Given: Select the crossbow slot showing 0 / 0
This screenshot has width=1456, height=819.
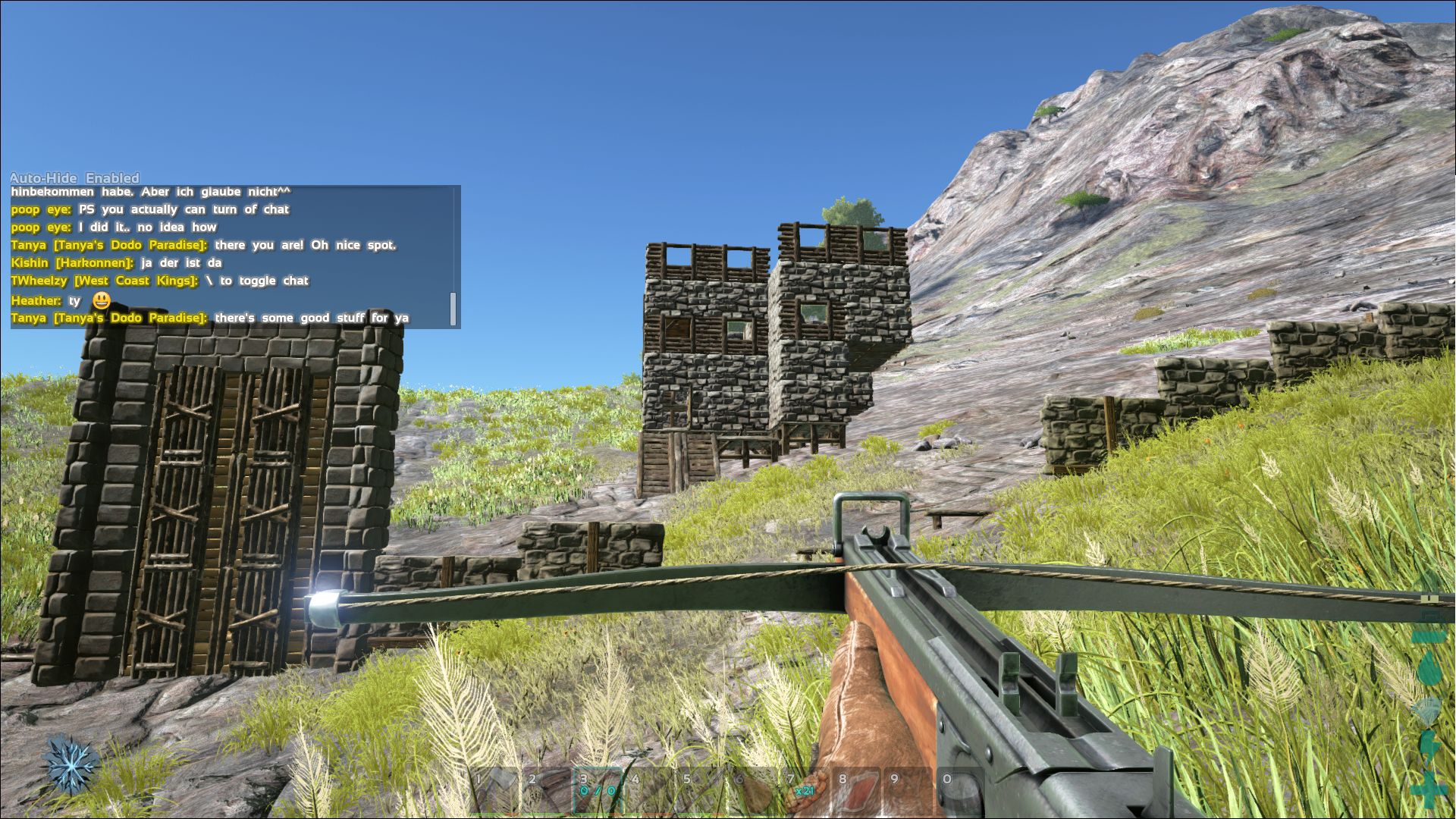Looking at the screenshot, I should 598,792.
